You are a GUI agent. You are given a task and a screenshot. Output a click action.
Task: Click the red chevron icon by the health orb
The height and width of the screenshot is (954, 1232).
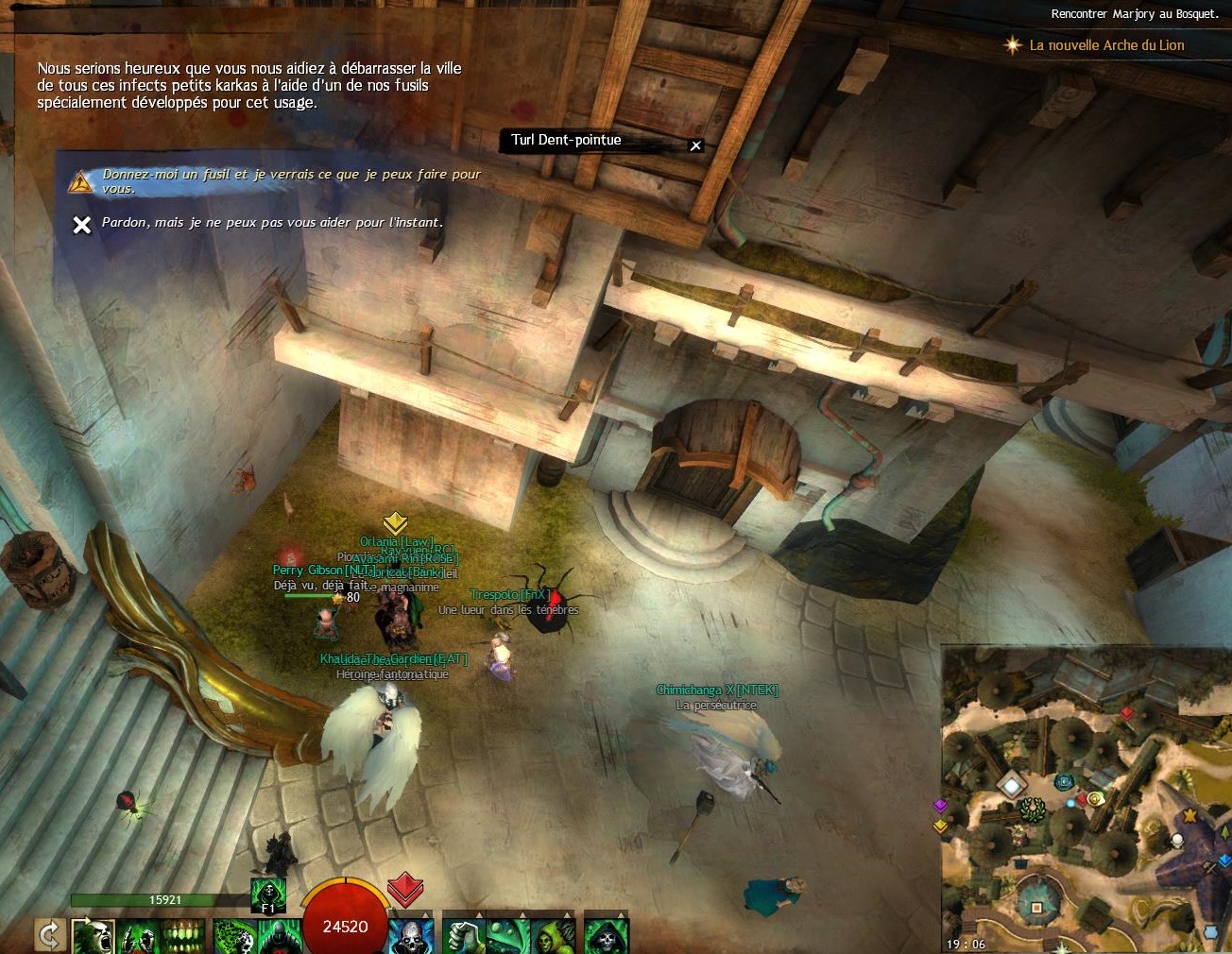pos(404,888)
